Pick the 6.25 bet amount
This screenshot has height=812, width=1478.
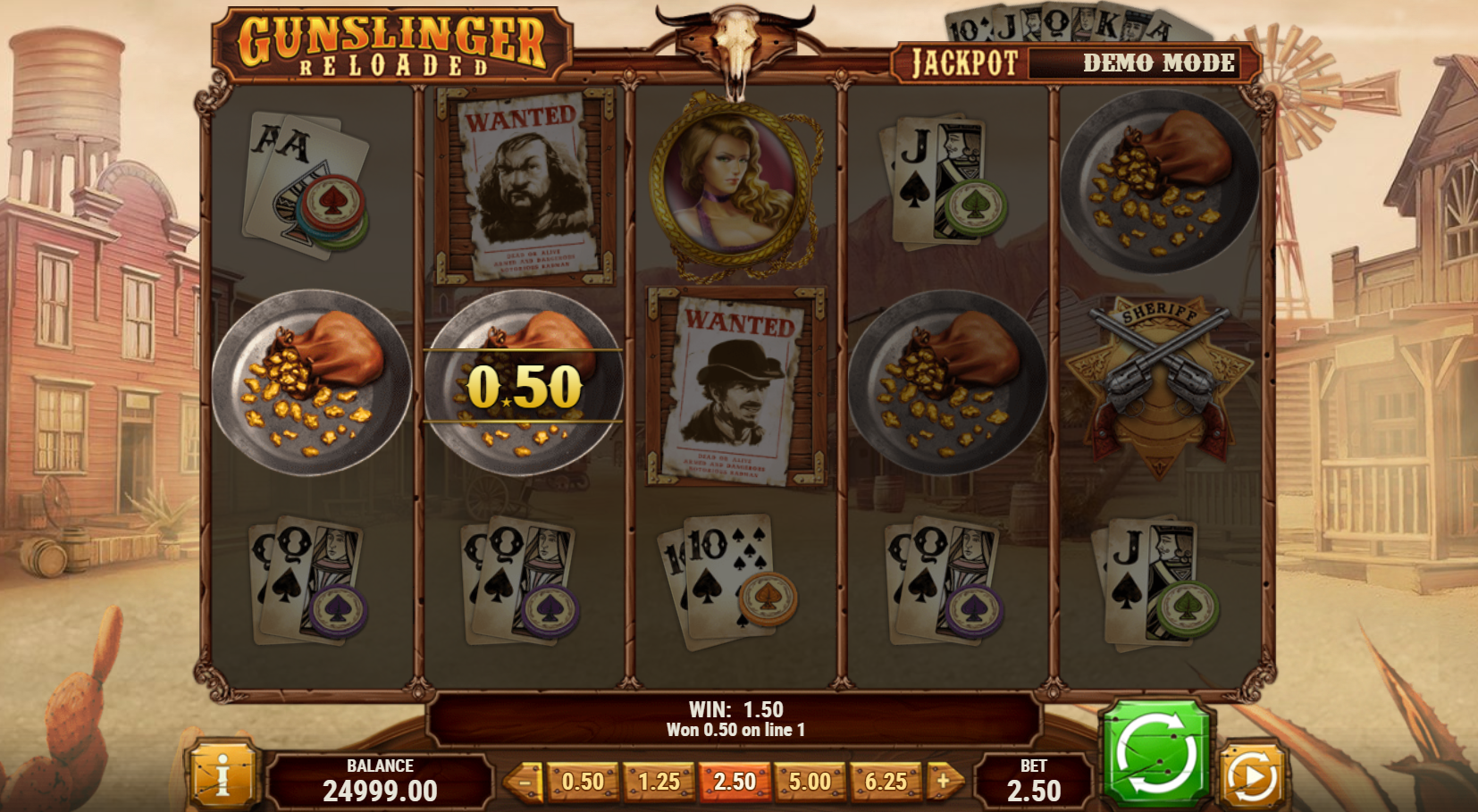coord(886,783)
